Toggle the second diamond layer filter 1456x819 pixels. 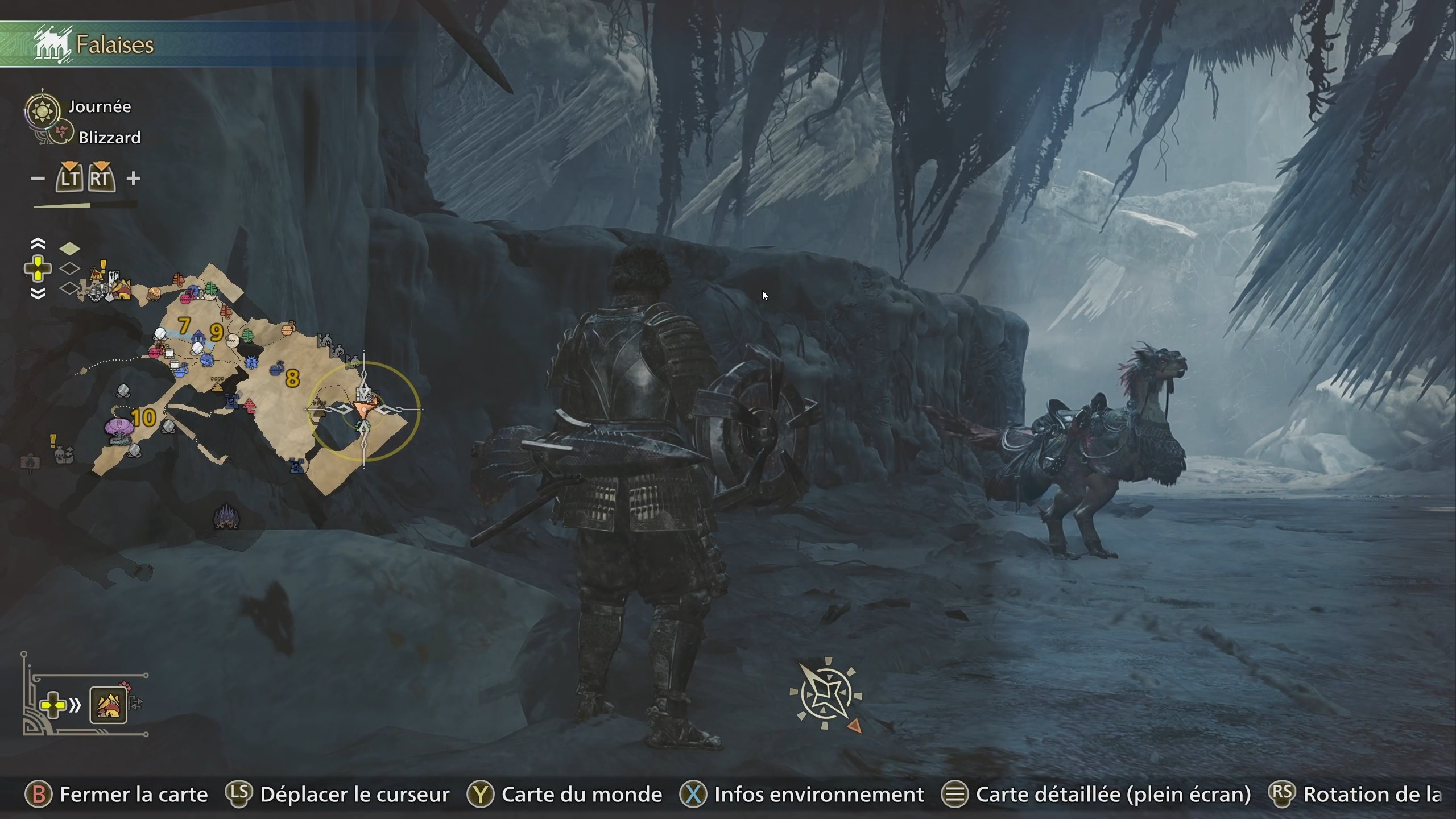(71, 267)
